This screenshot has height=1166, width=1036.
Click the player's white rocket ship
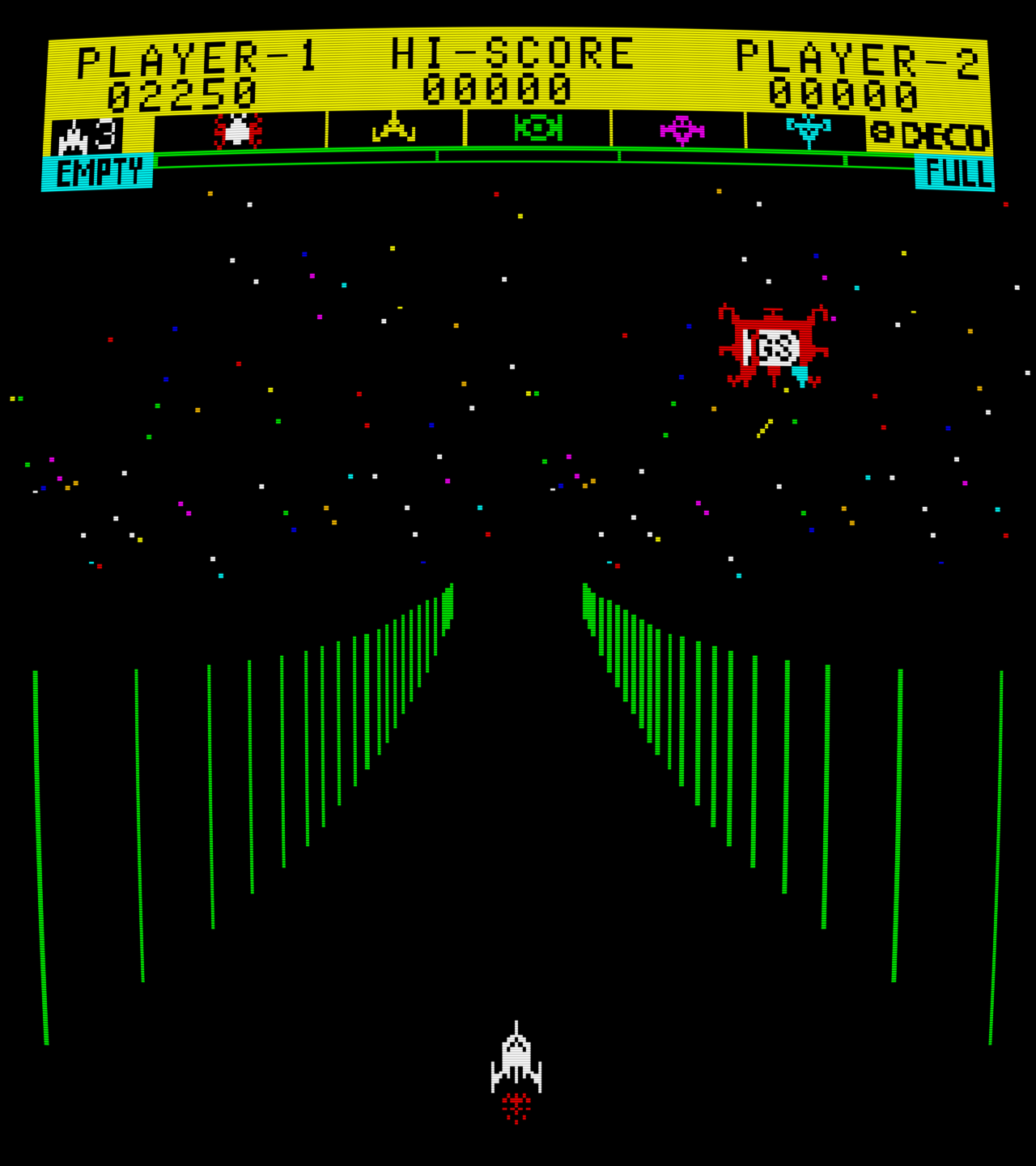[x=515, y=1058]
